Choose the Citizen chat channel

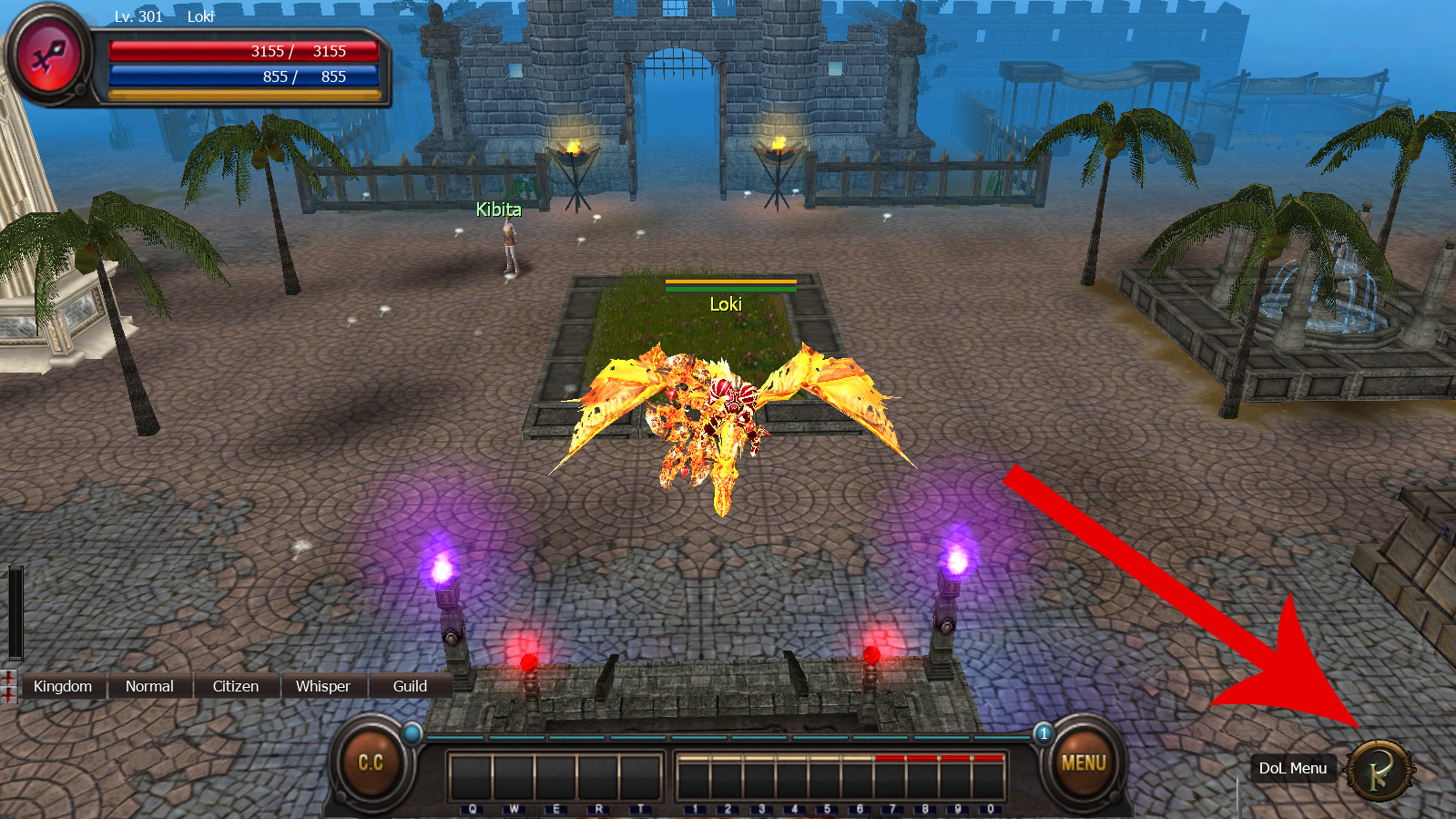236,686
